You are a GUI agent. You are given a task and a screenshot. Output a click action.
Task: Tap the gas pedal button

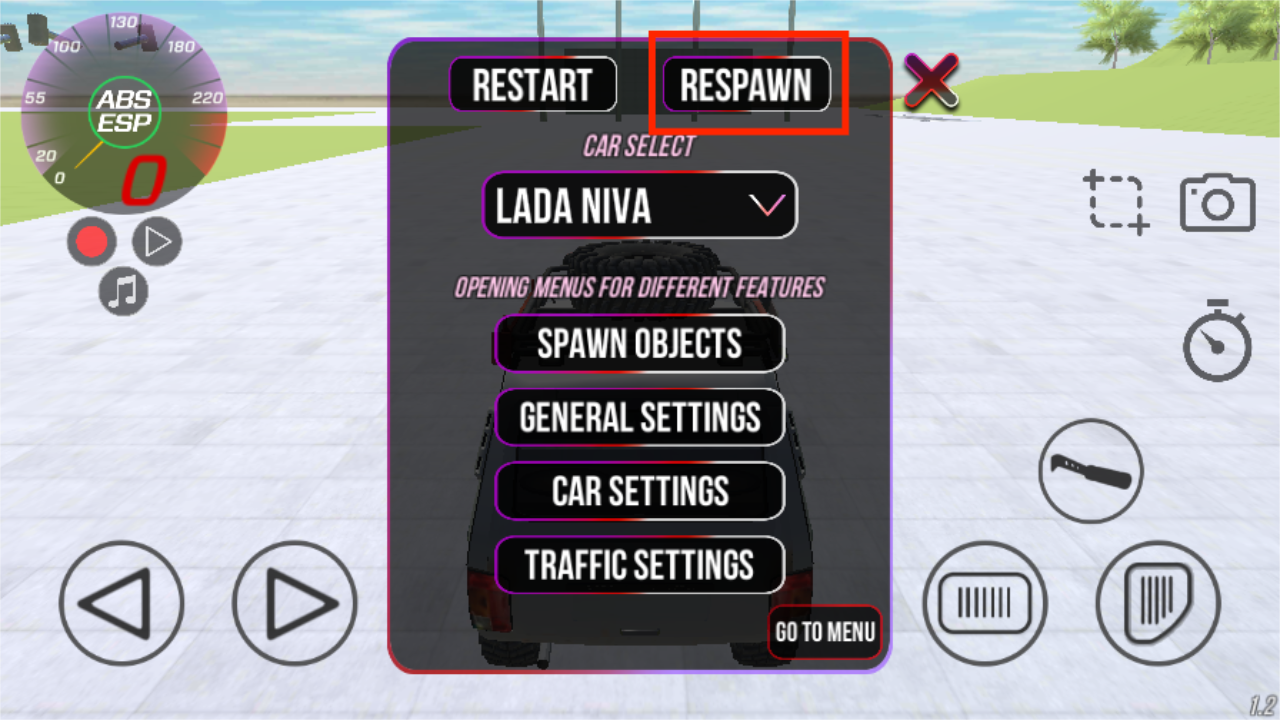[x=1158, y=603]
